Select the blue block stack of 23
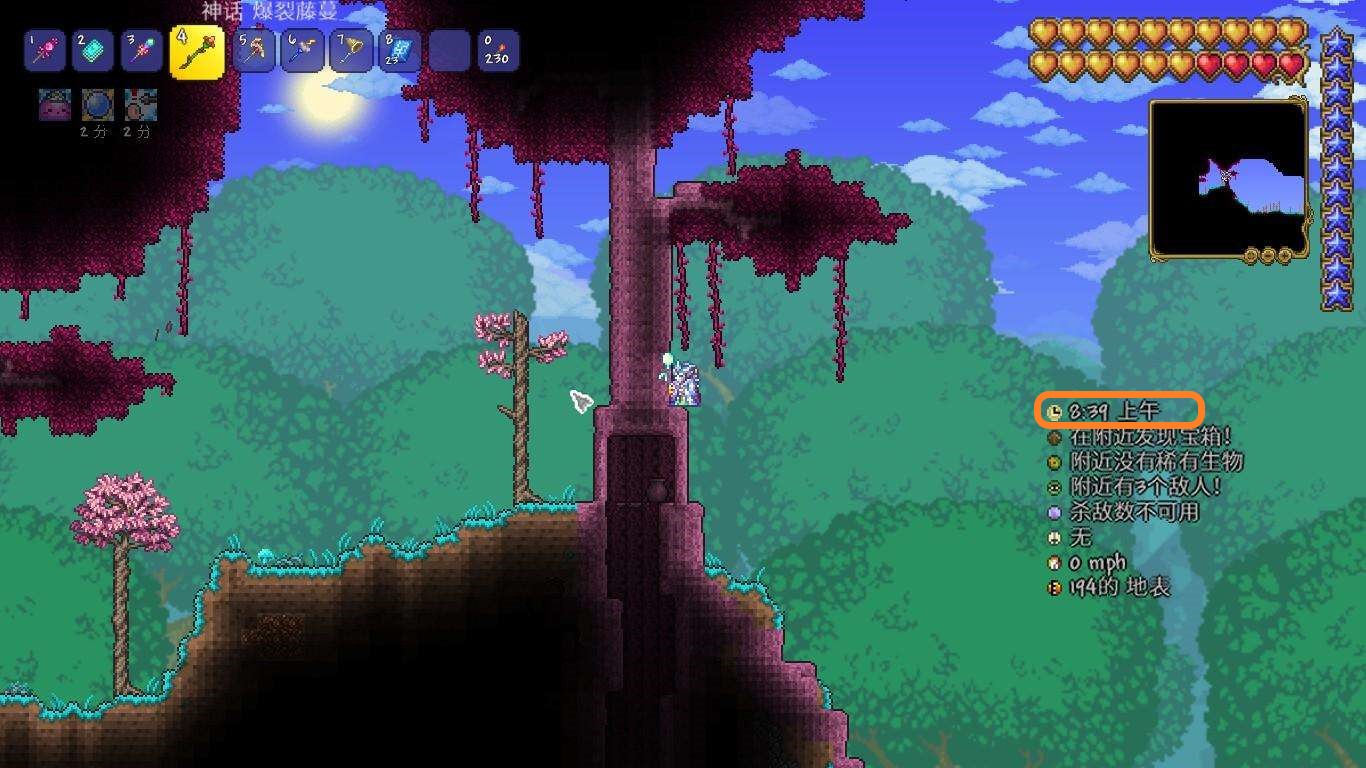The image size is (1366, 768). click(x=400, y=51)
